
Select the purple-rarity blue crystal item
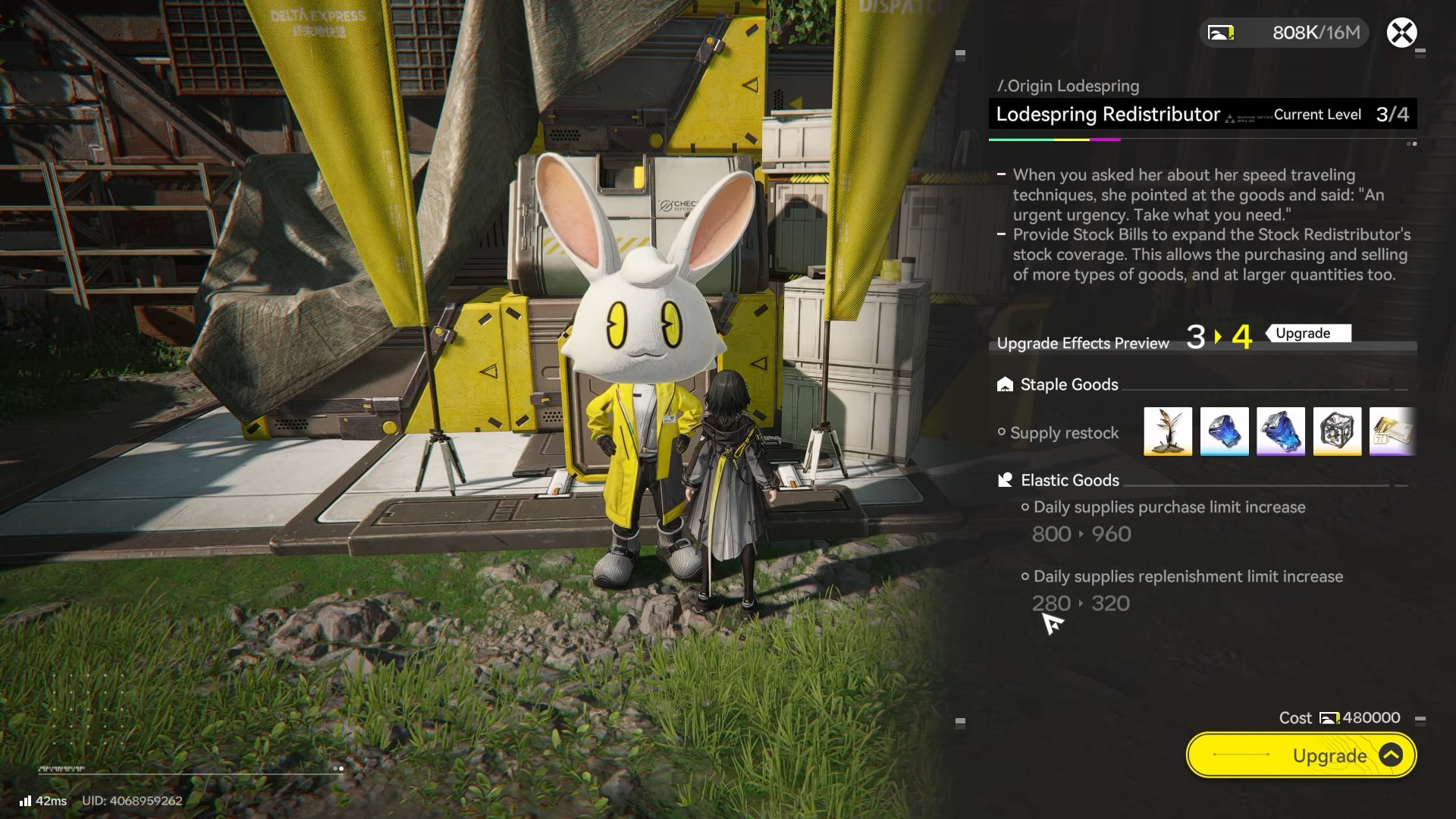[1281, 431]
